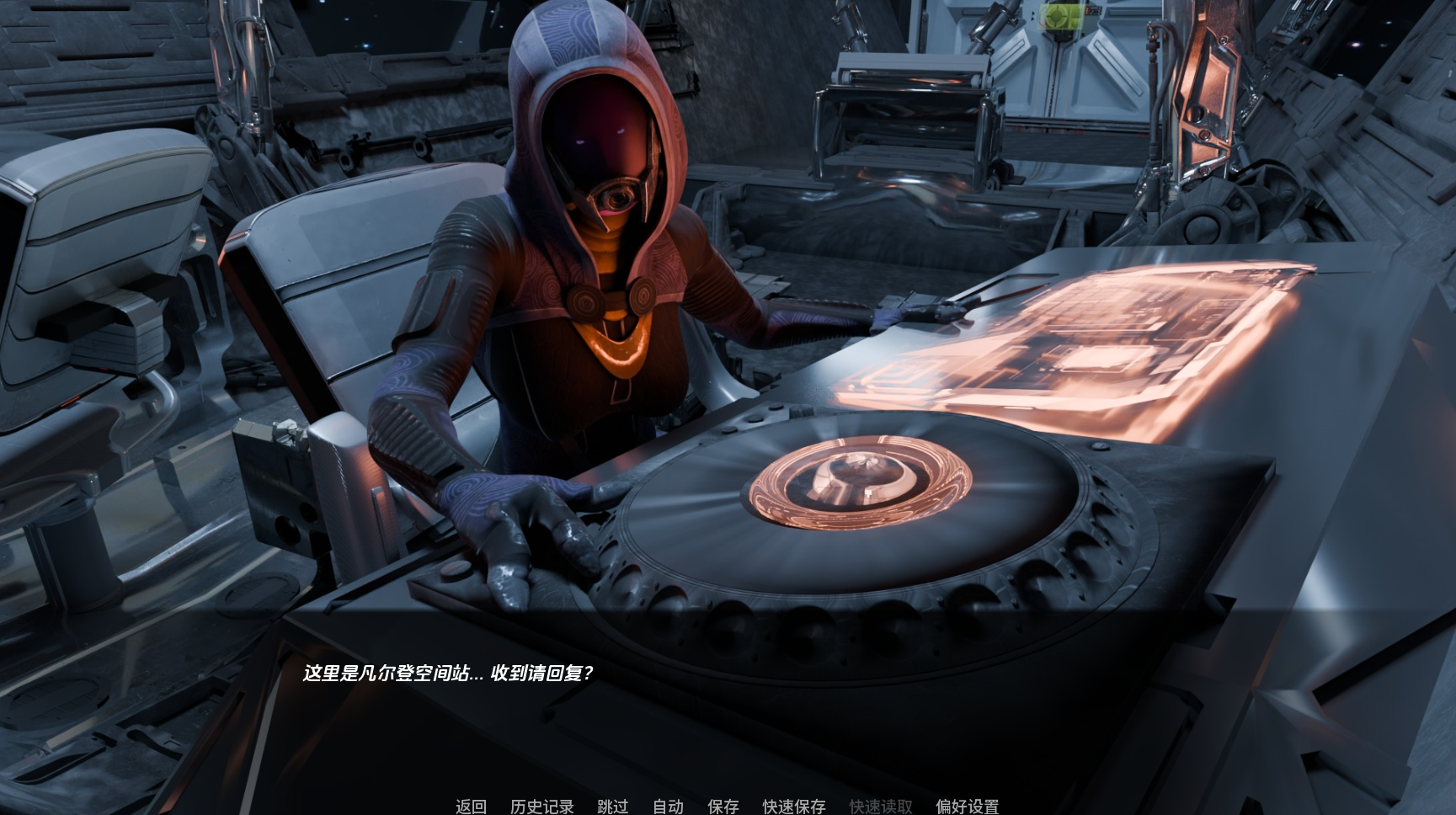Image resolution: width=1456 pixels, height=815 pixels.
Task: Activate 跳过 to skip dialogue
Action: point(612,806)
